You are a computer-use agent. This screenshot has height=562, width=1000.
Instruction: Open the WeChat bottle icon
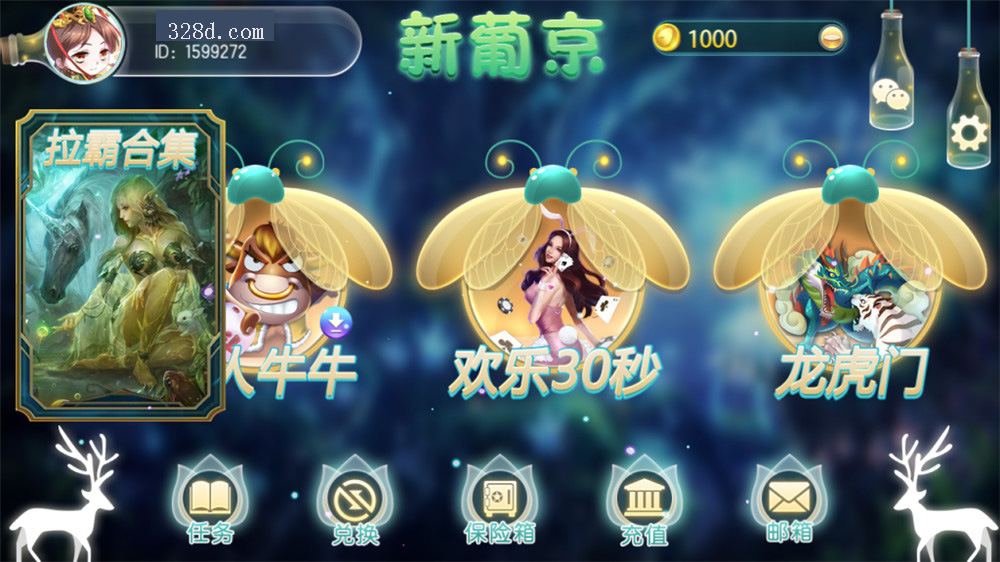click(892, 96)
